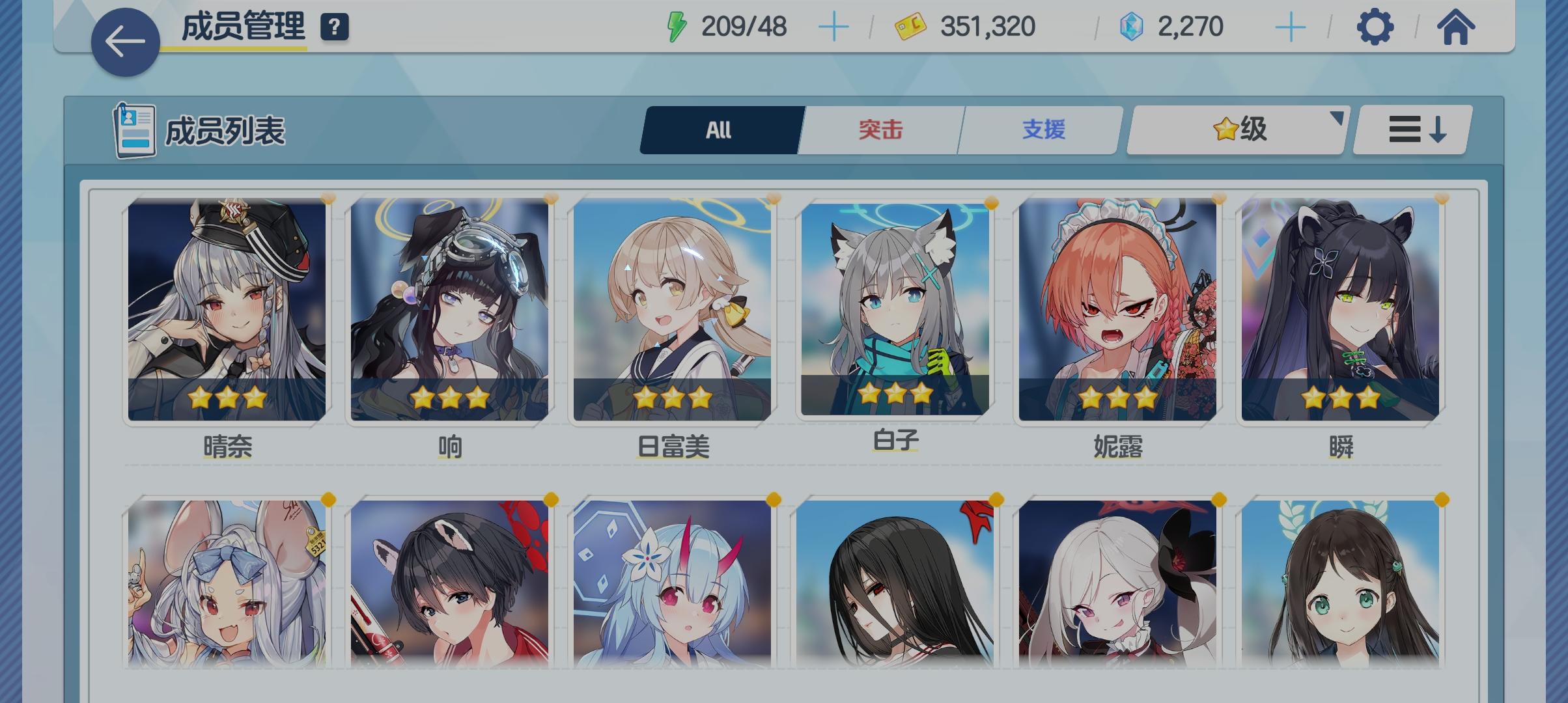1568x703 pixels.
Task: Click the AP lightning bolt icon
Action: pyautogui.click(x=677, y=26)
